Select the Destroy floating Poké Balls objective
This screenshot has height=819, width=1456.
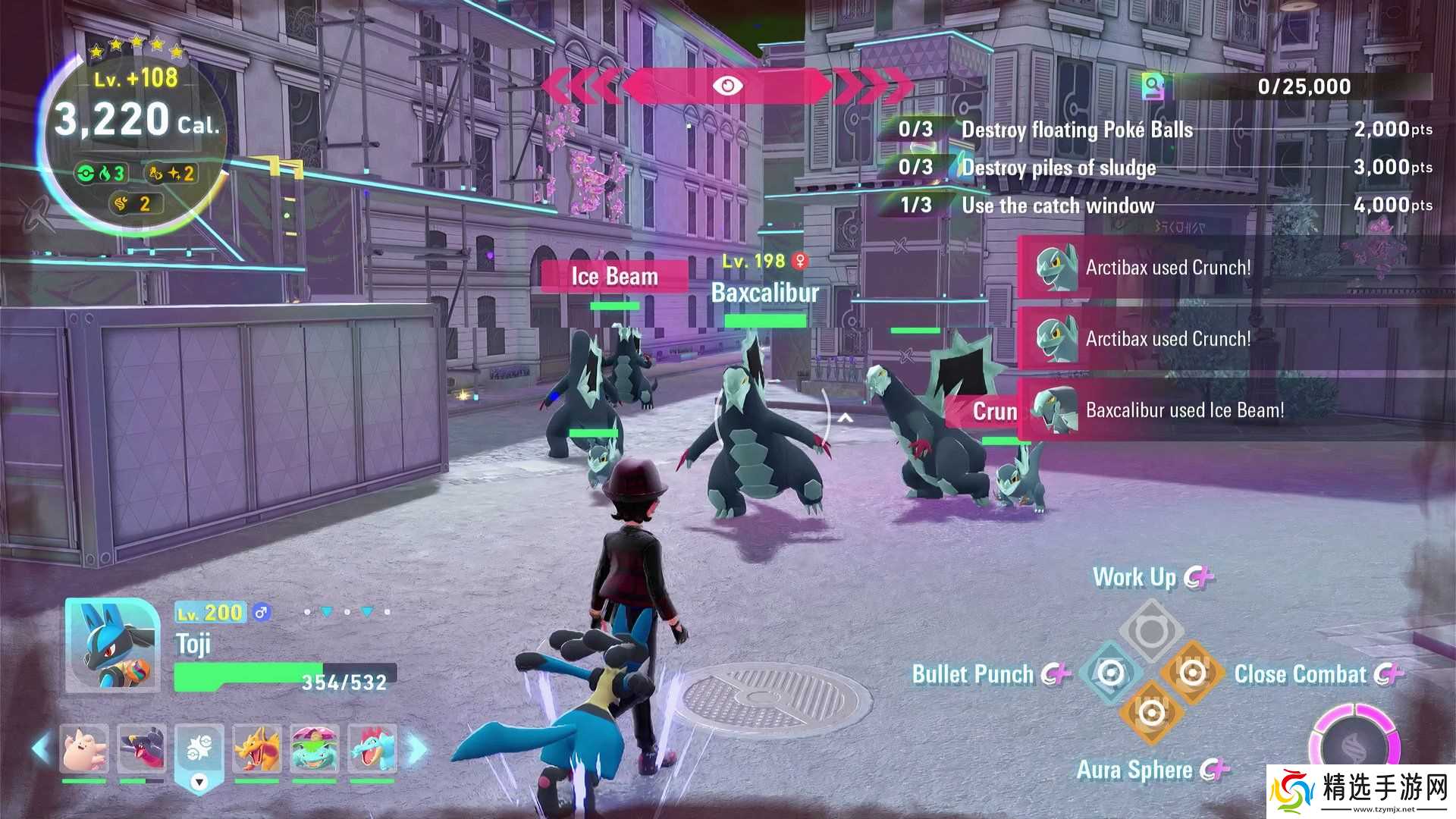point(1077,130)
